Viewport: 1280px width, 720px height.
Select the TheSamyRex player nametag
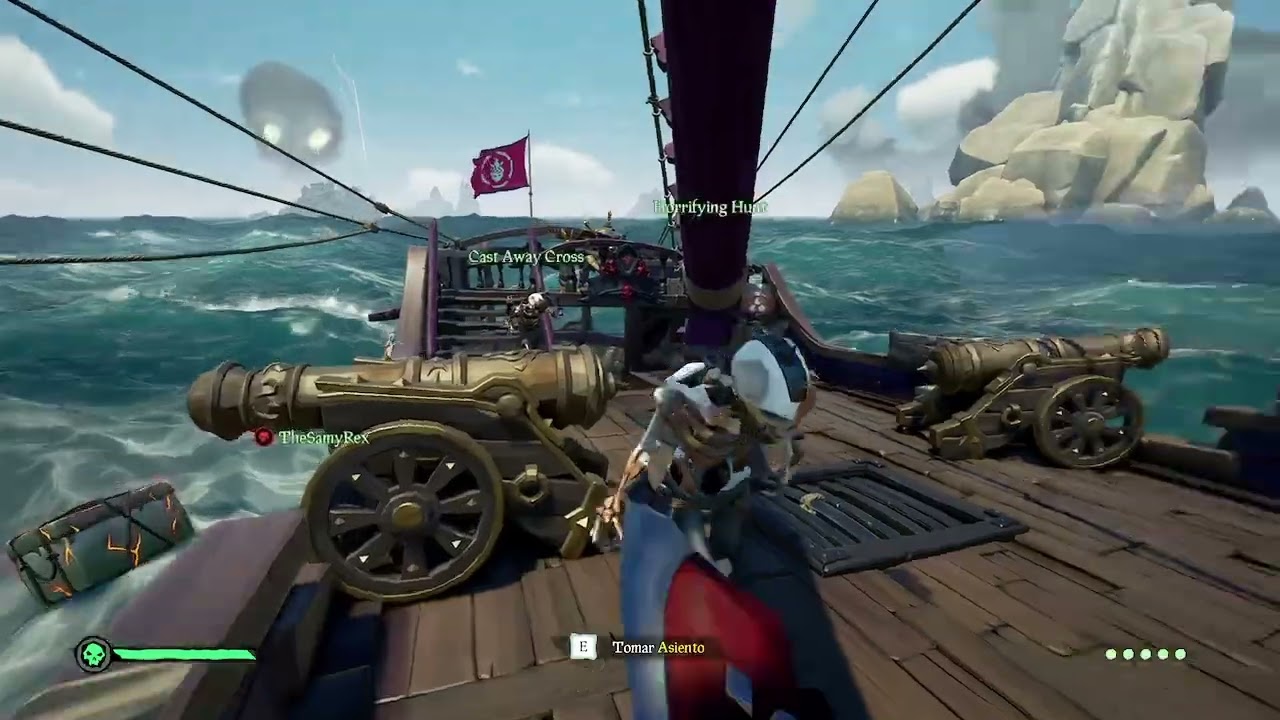coord(323,437)
